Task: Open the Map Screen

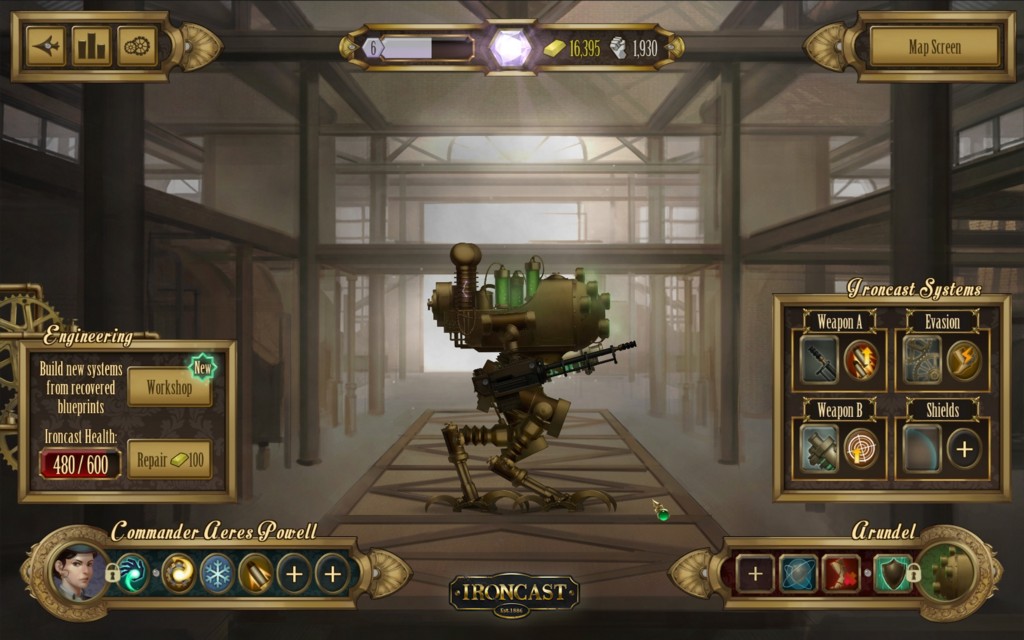Action: 934,47
